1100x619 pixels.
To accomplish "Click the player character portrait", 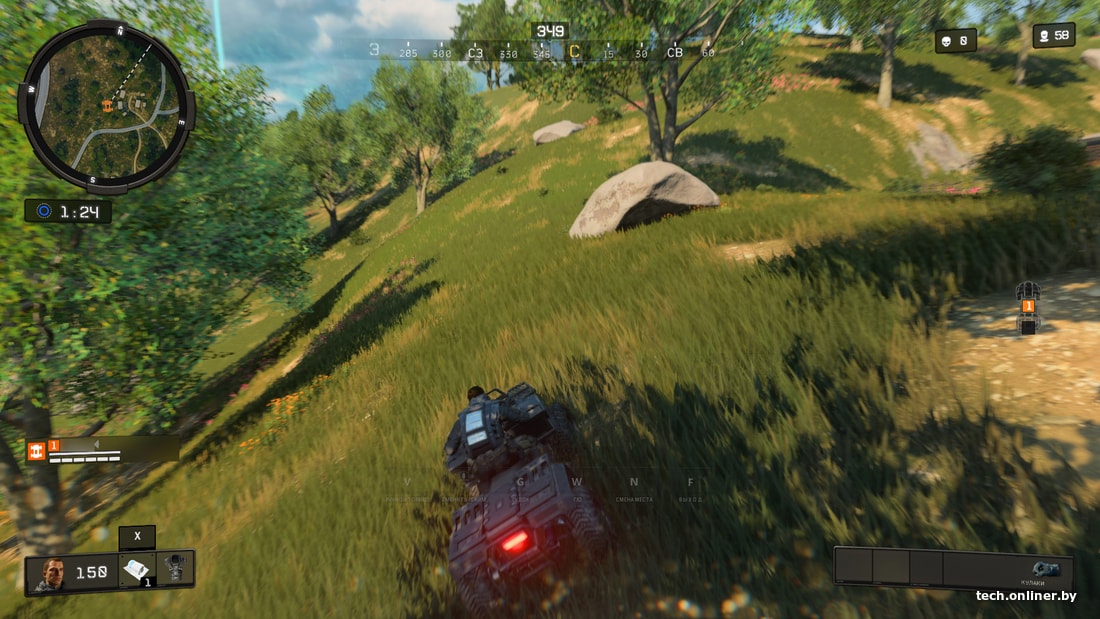I will click(49, 573).
